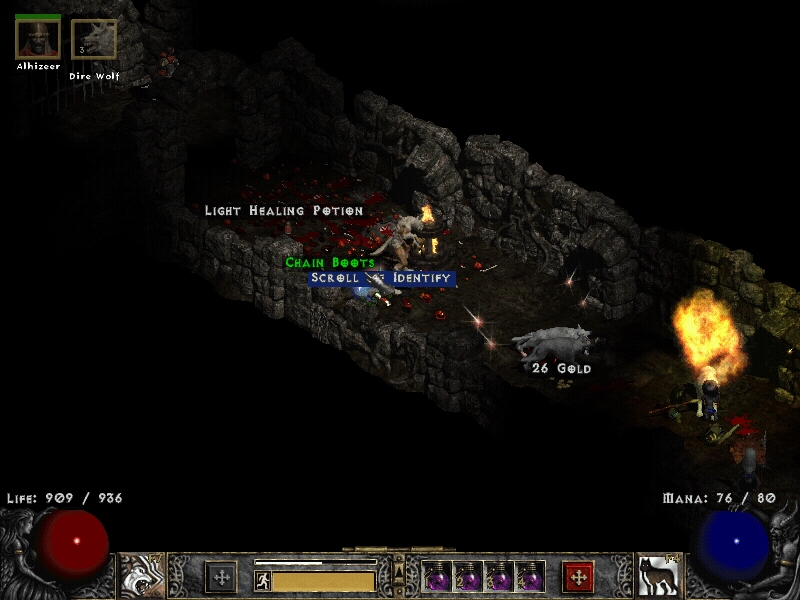Viewport: 800px width, 600px height.
Task: Click the grey cross stat button
Action: (x=221, y=577)
